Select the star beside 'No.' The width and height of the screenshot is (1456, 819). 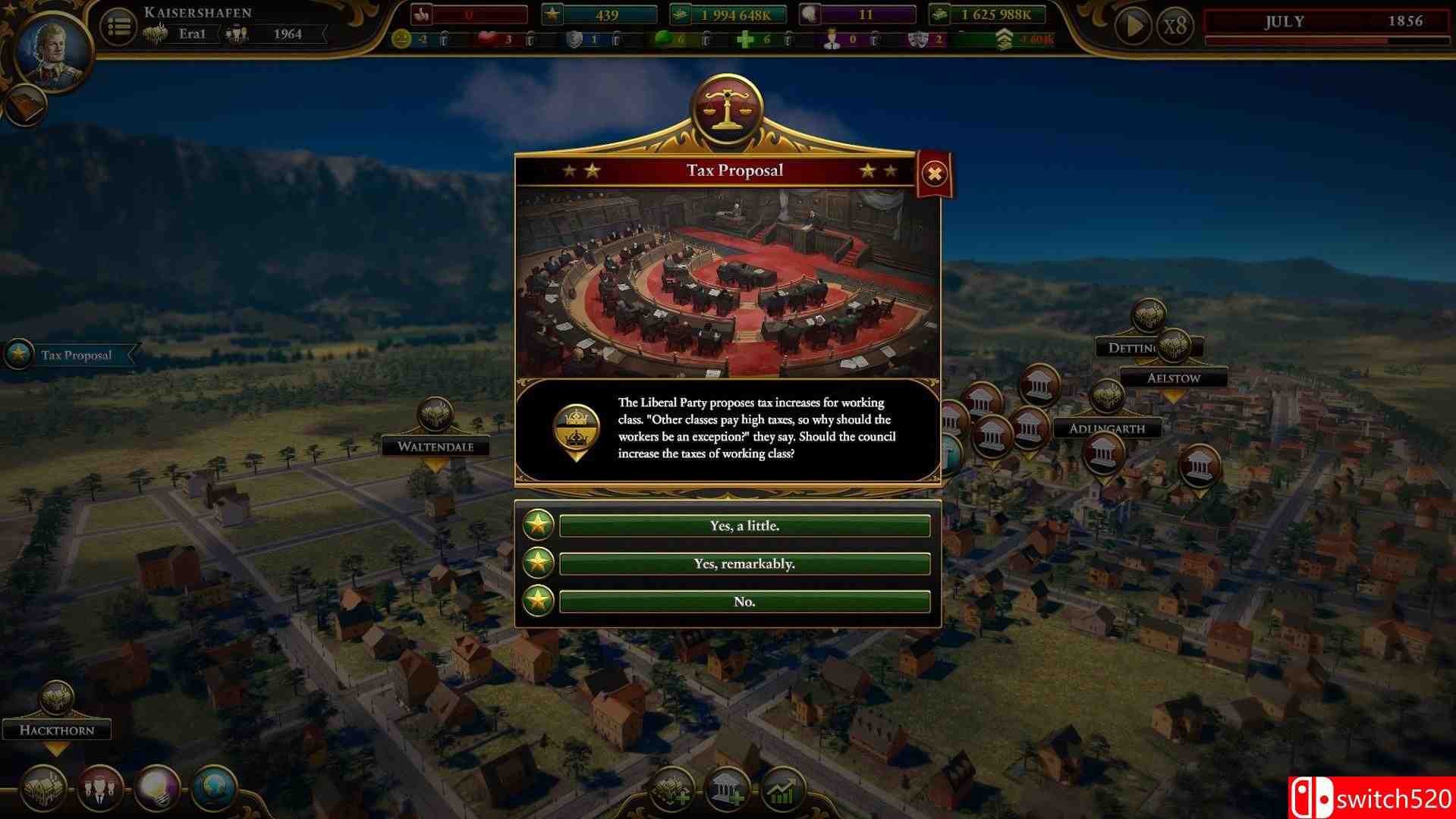click(x=537, y=601)
